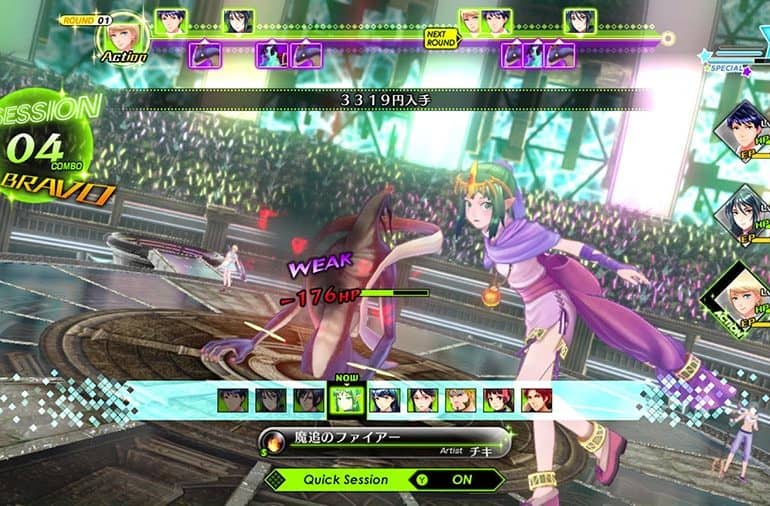Screen dimensions: 770x506
Task: Toggle the Quick Session ON setting
Action: (462, 479)
